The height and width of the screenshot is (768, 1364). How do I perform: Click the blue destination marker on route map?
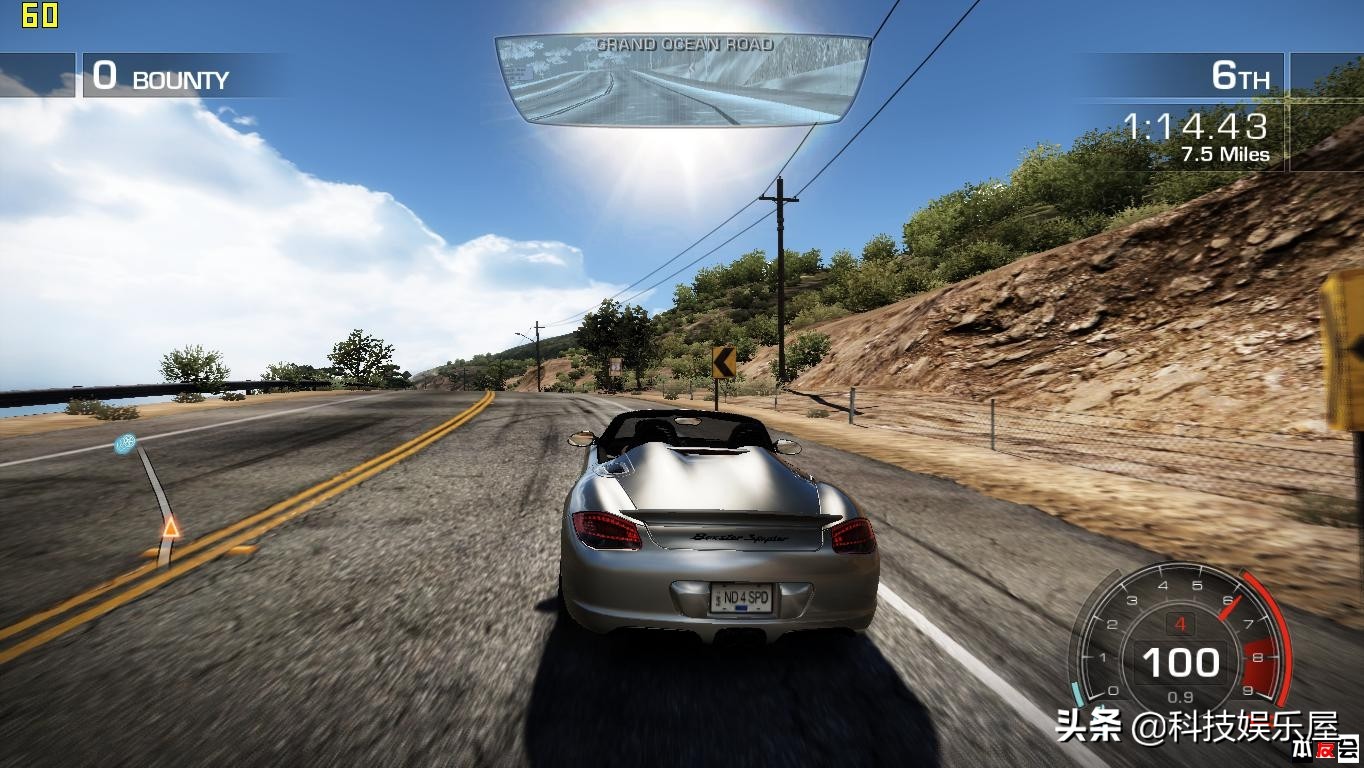(126, 442)
